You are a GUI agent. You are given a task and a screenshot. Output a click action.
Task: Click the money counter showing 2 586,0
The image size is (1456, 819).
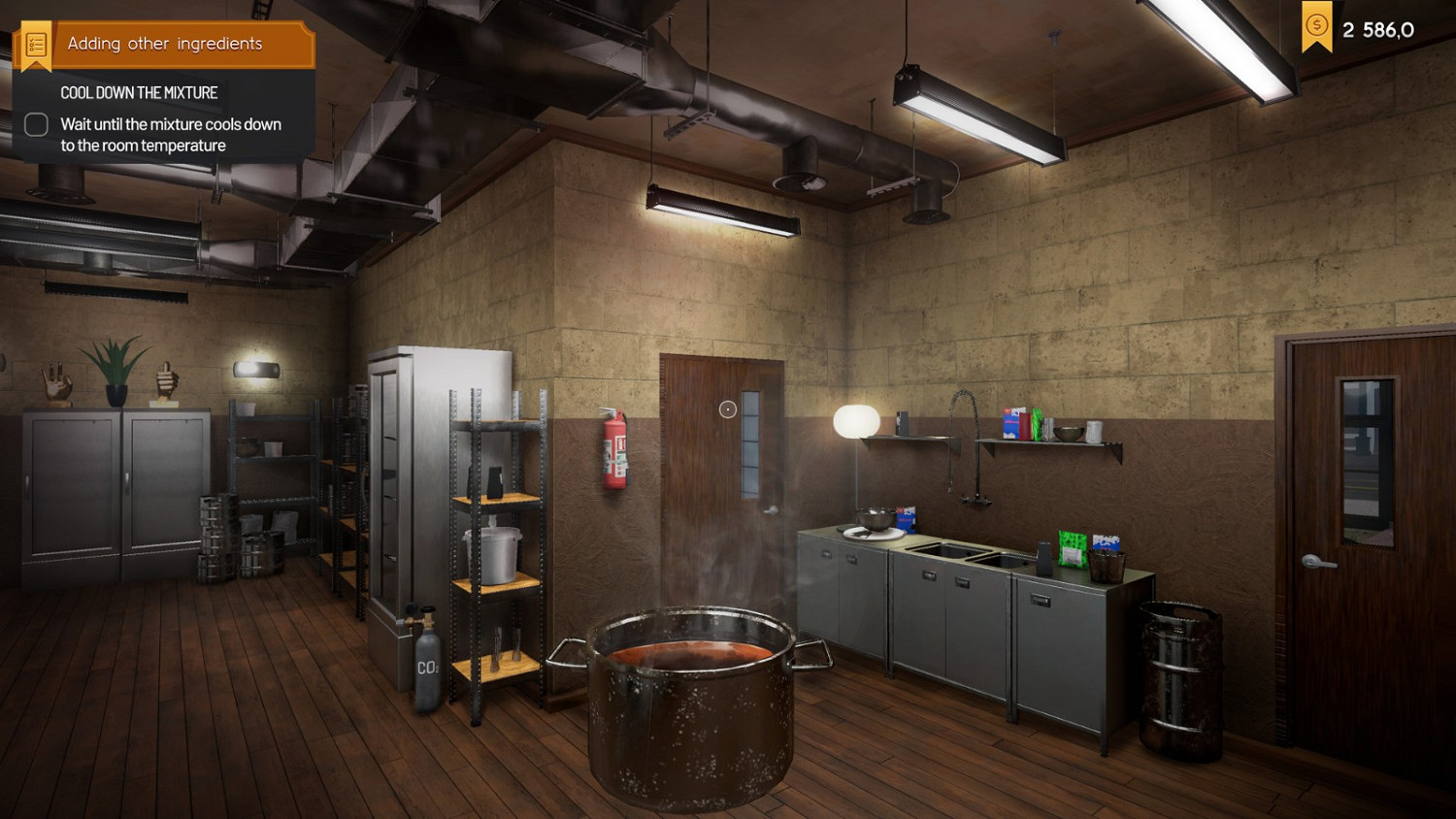[x=1378, y=28]
